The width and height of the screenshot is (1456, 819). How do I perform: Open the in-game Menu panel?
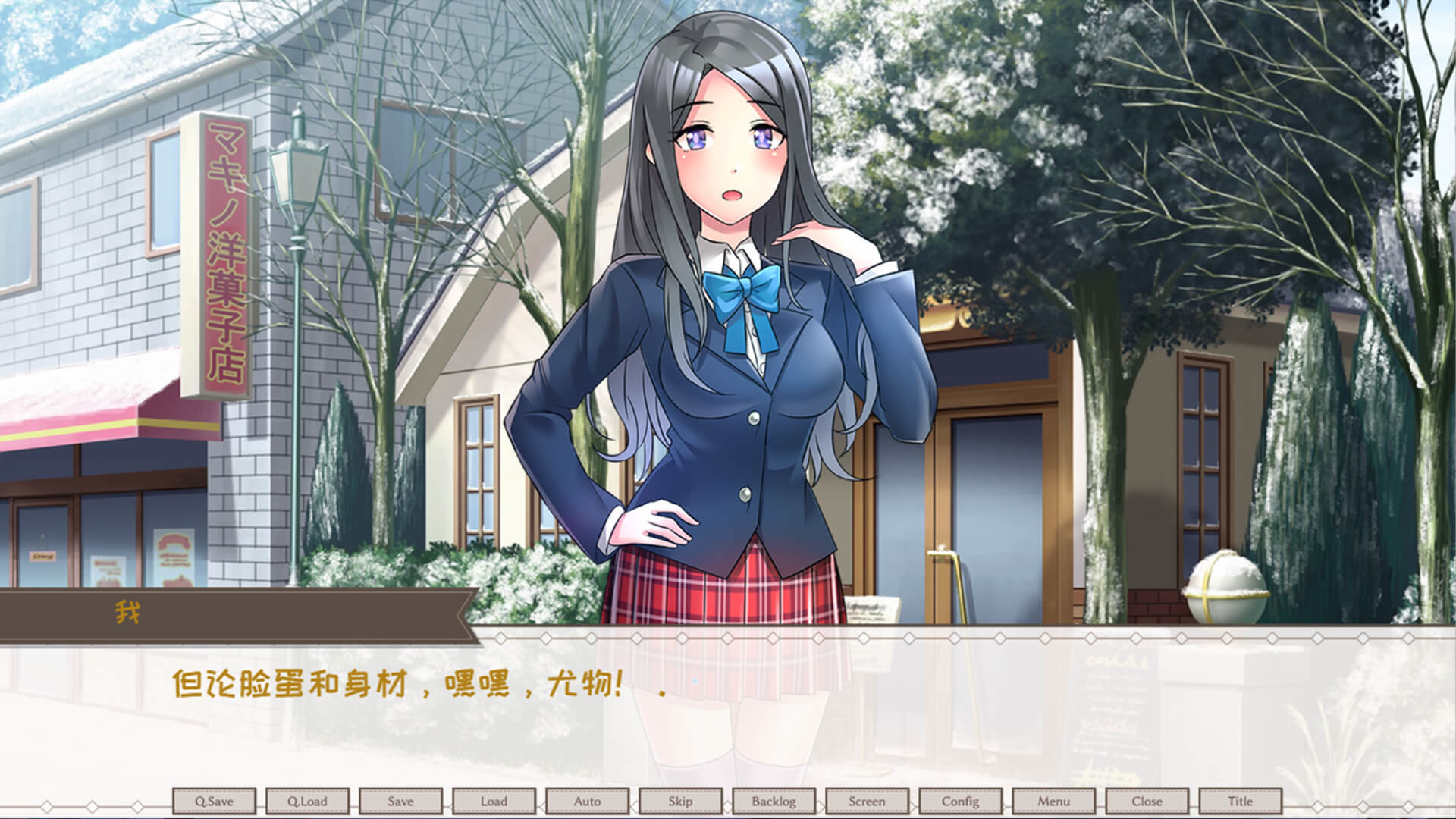coord(1054,801)
